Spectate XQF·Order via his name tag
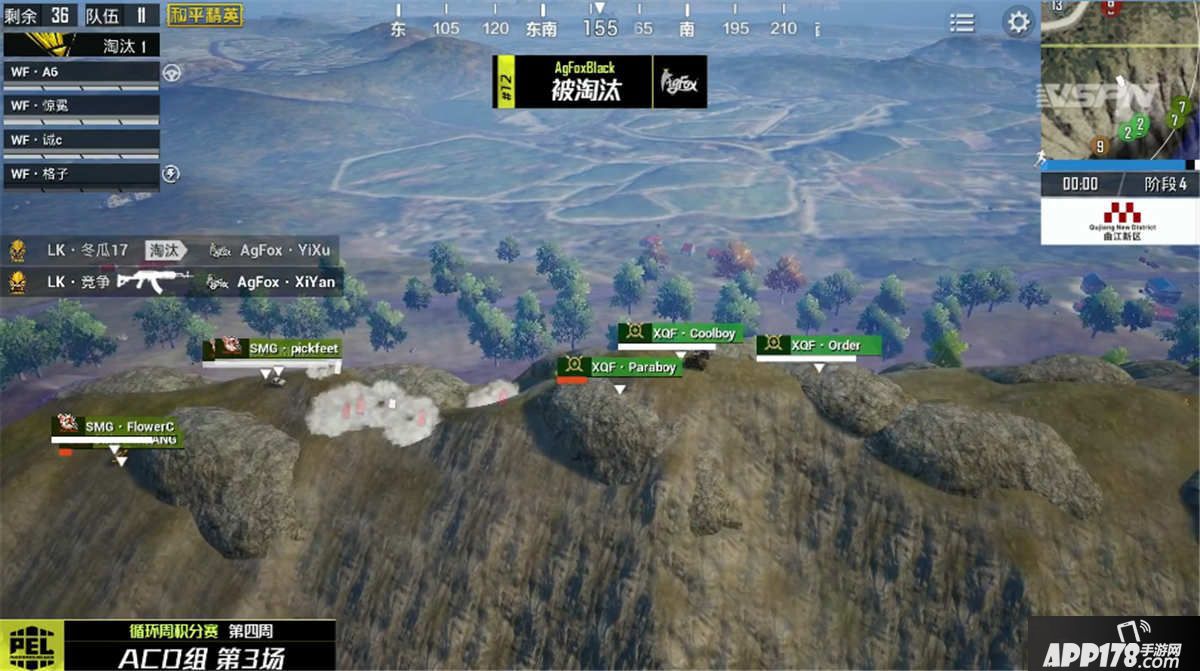 (x=819, y=345)
